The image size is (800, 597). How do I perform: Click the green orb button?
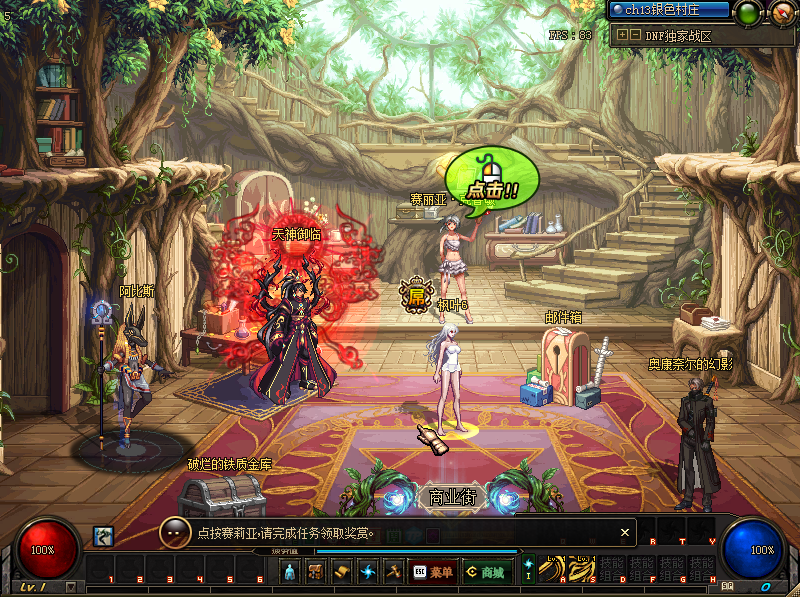[747, 13]
